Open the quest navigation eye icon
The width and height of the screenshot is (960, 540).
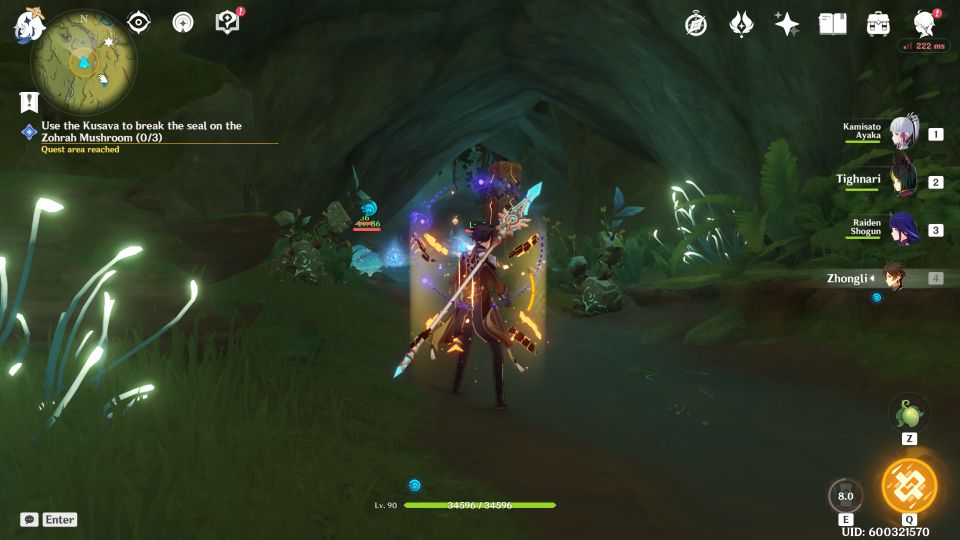coord(138,22)
